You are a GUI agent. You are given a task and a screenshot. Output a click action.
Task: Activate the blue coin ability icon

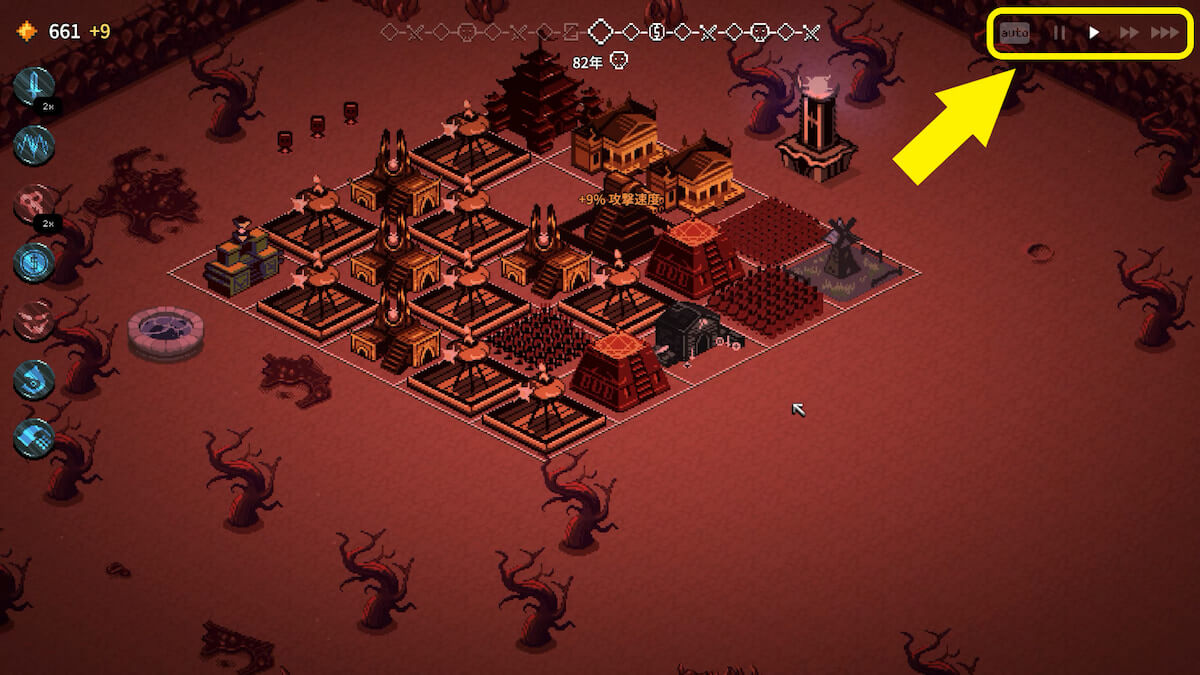pos(34,263)
